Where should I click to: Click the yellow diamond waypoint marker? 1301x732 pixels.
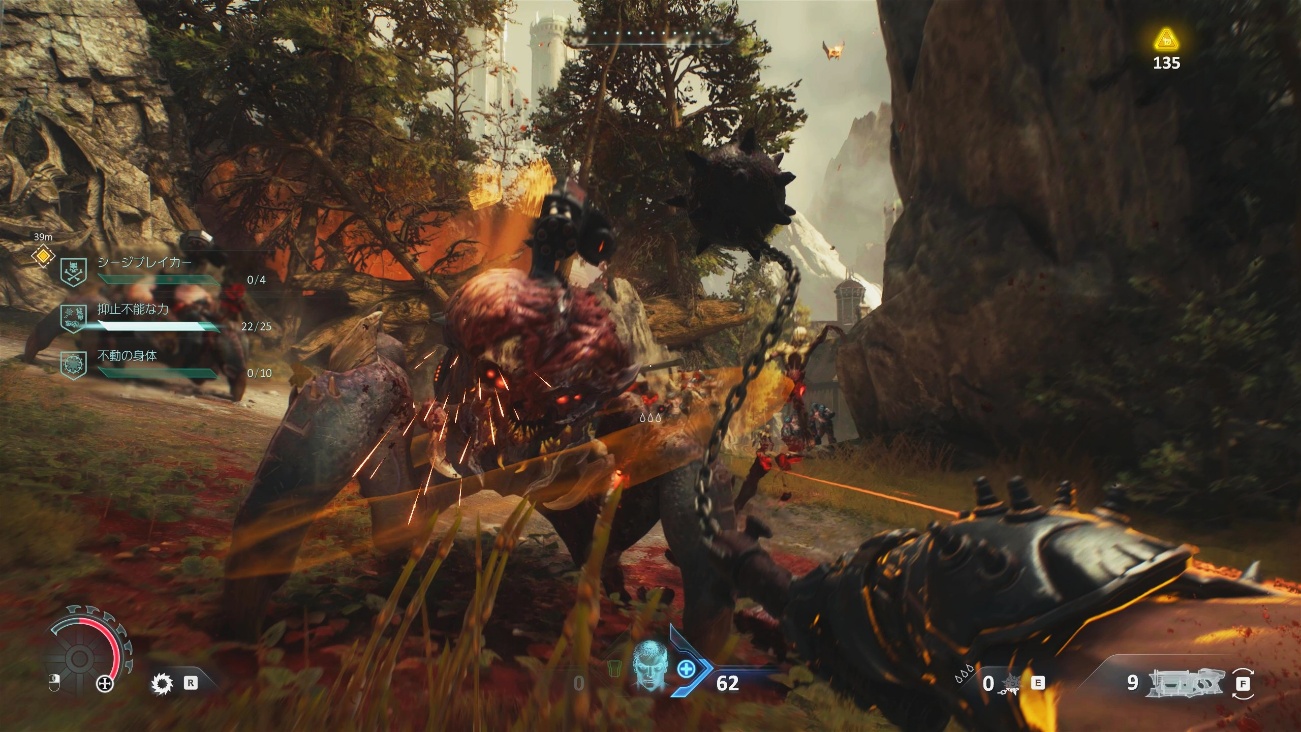[43, 256]
